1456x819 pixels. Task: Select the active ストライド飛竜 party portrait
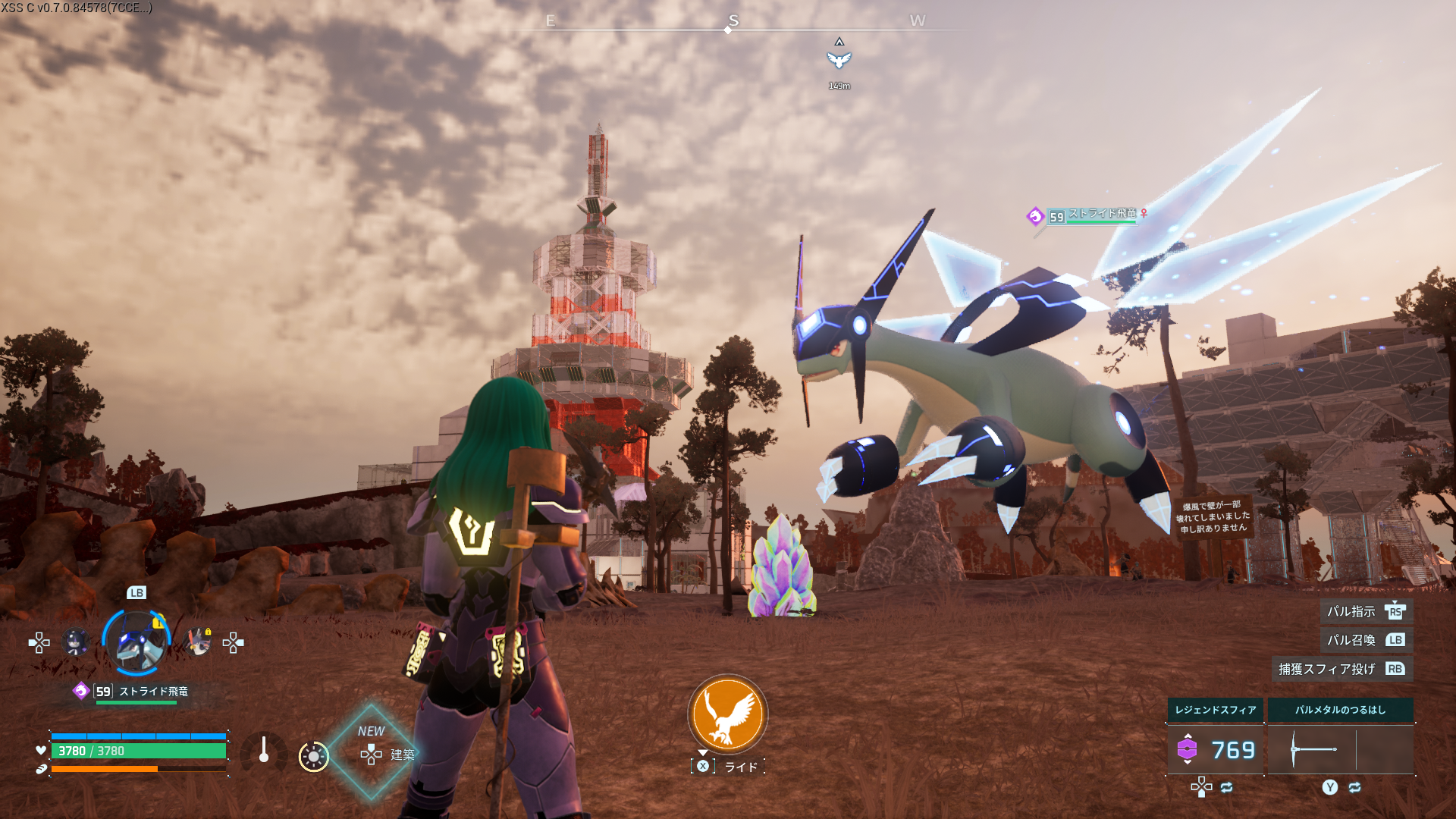tap(136, 643)
